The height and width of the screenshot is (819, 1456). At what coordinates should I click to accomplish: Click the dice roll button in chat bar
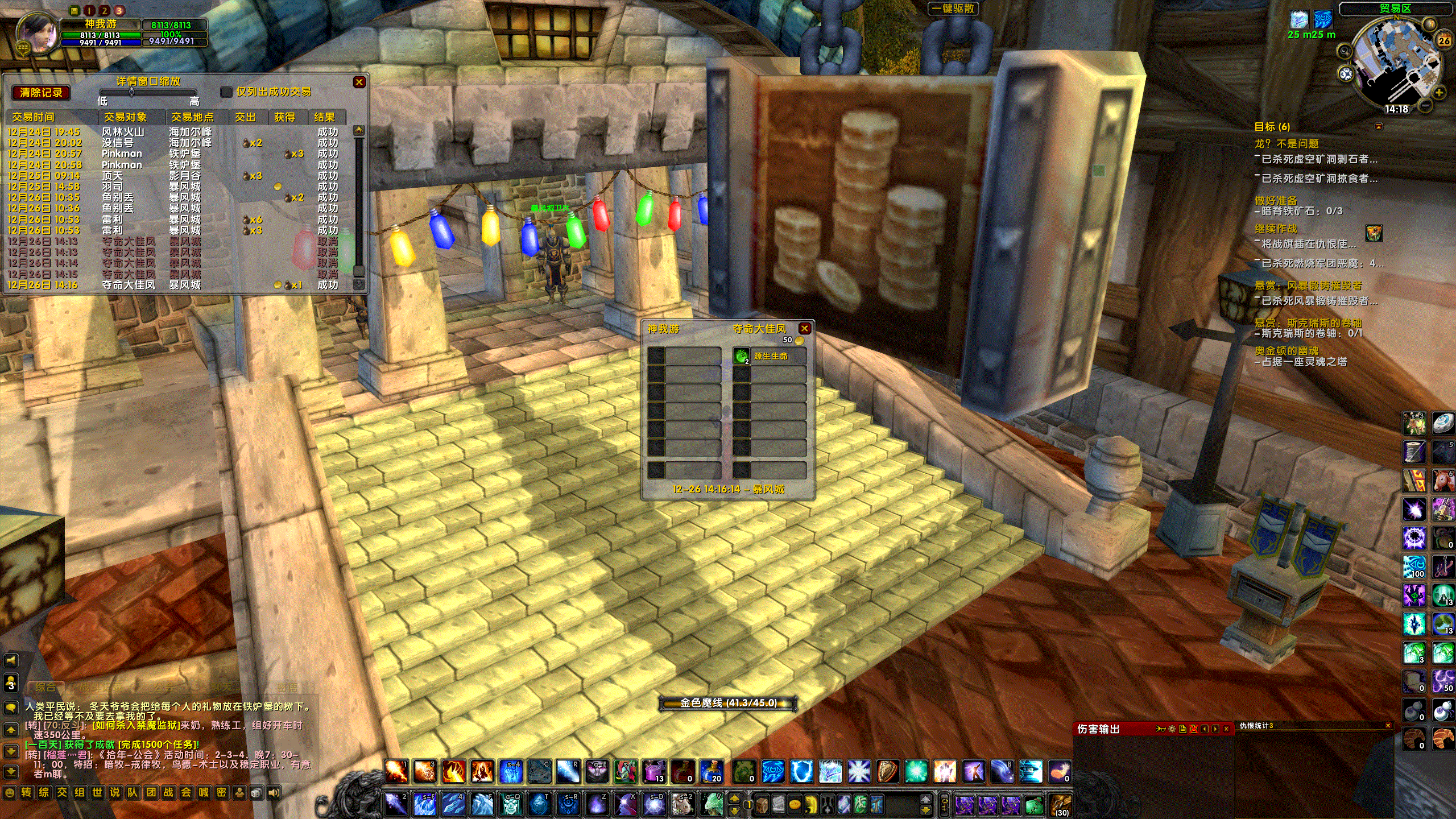tap(257, 792)
